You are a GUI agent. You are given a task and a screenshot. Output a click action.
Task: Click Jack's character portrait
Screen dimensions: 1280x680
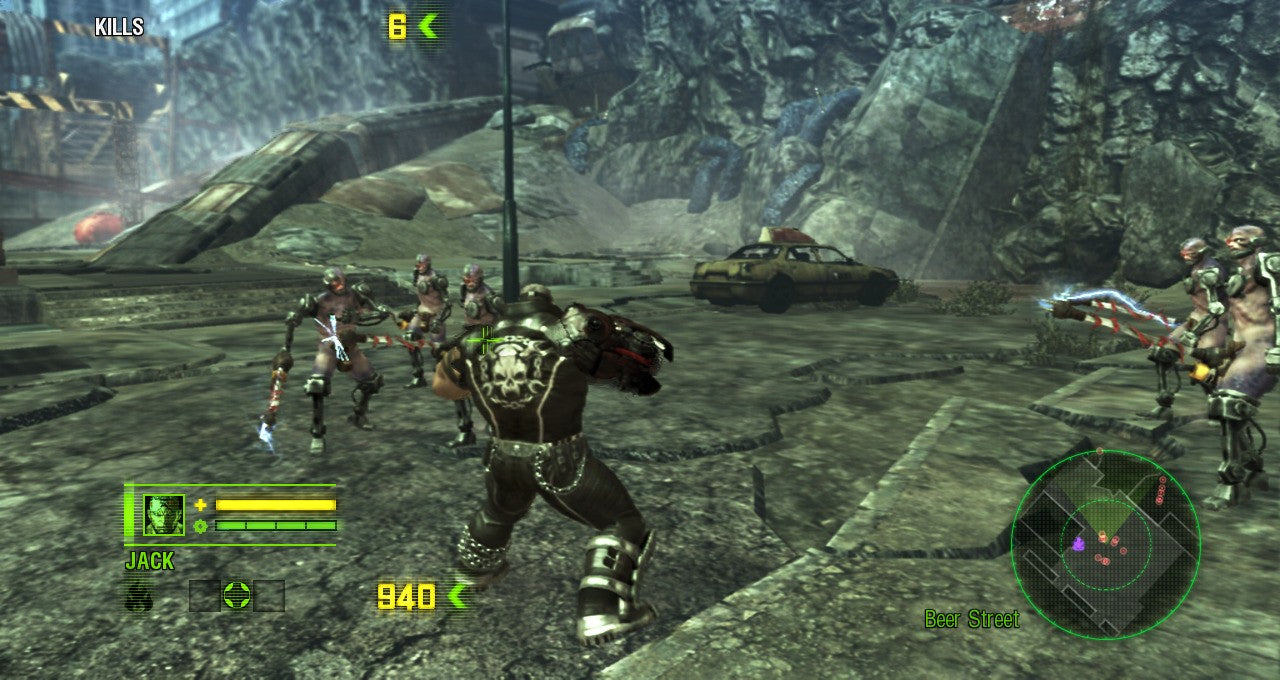click(x=164, y=514)
